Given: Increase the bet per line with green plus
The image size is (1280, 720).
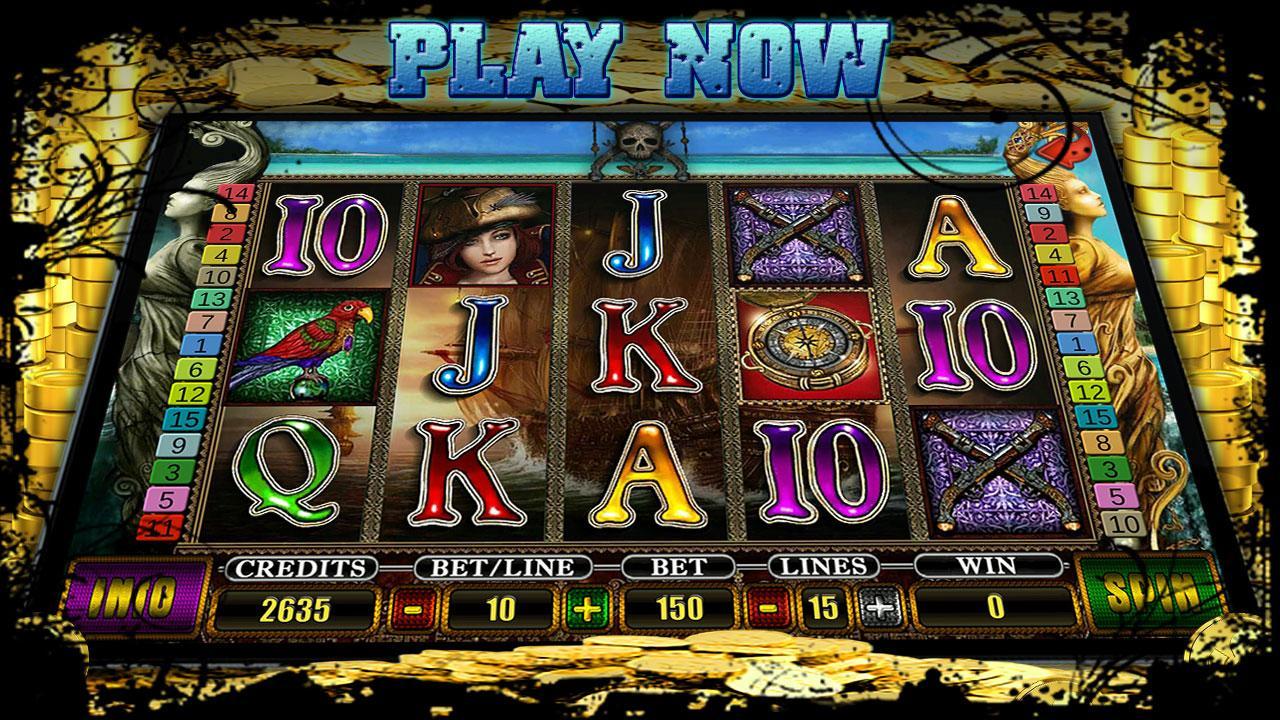Looking at the screenshot, I should tap(586, 608).
